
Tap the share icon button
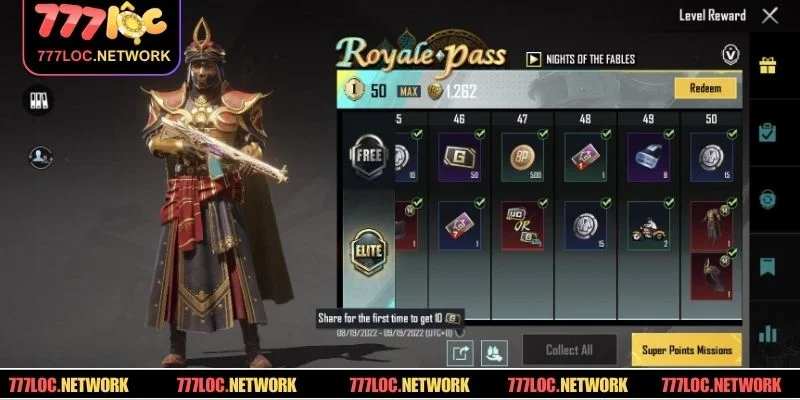point(462,352)
